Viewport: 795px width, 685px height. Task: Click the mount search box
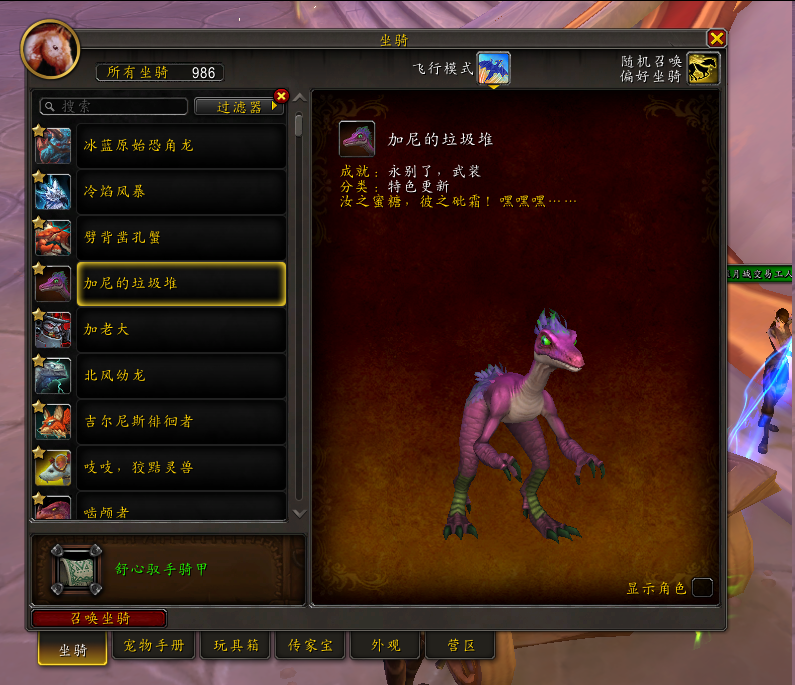(x=114, y=106)
